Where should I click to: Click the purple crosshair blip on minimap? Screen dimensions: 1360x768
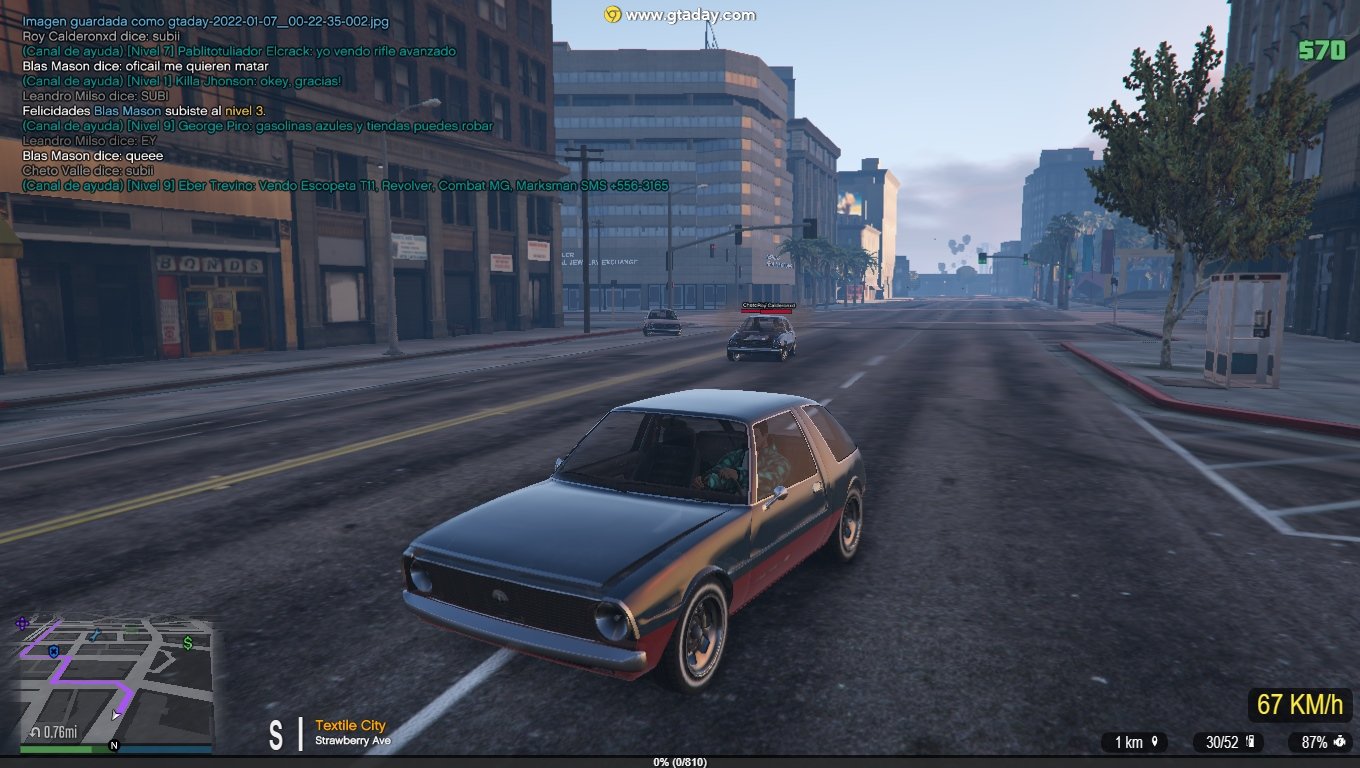(22, 623)
